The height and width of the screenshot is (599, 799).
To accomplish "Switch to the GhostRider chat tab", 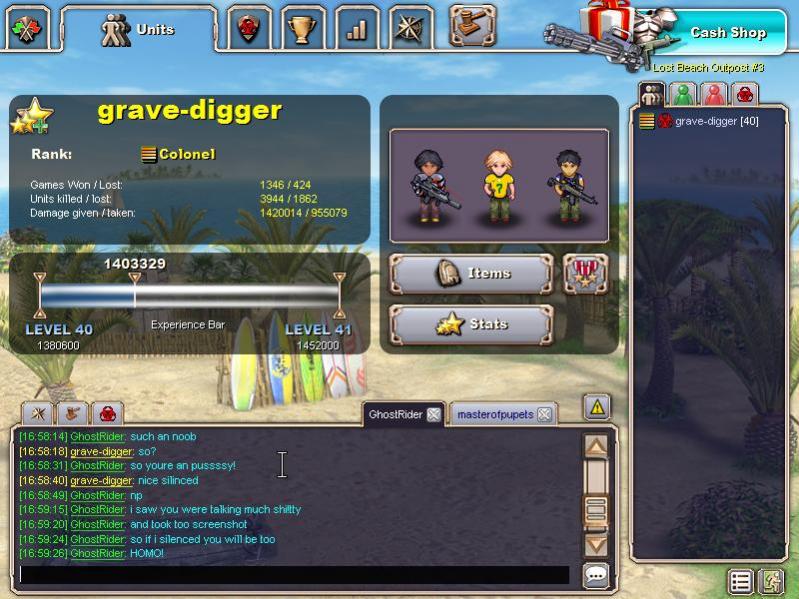I will click(396, 414).
